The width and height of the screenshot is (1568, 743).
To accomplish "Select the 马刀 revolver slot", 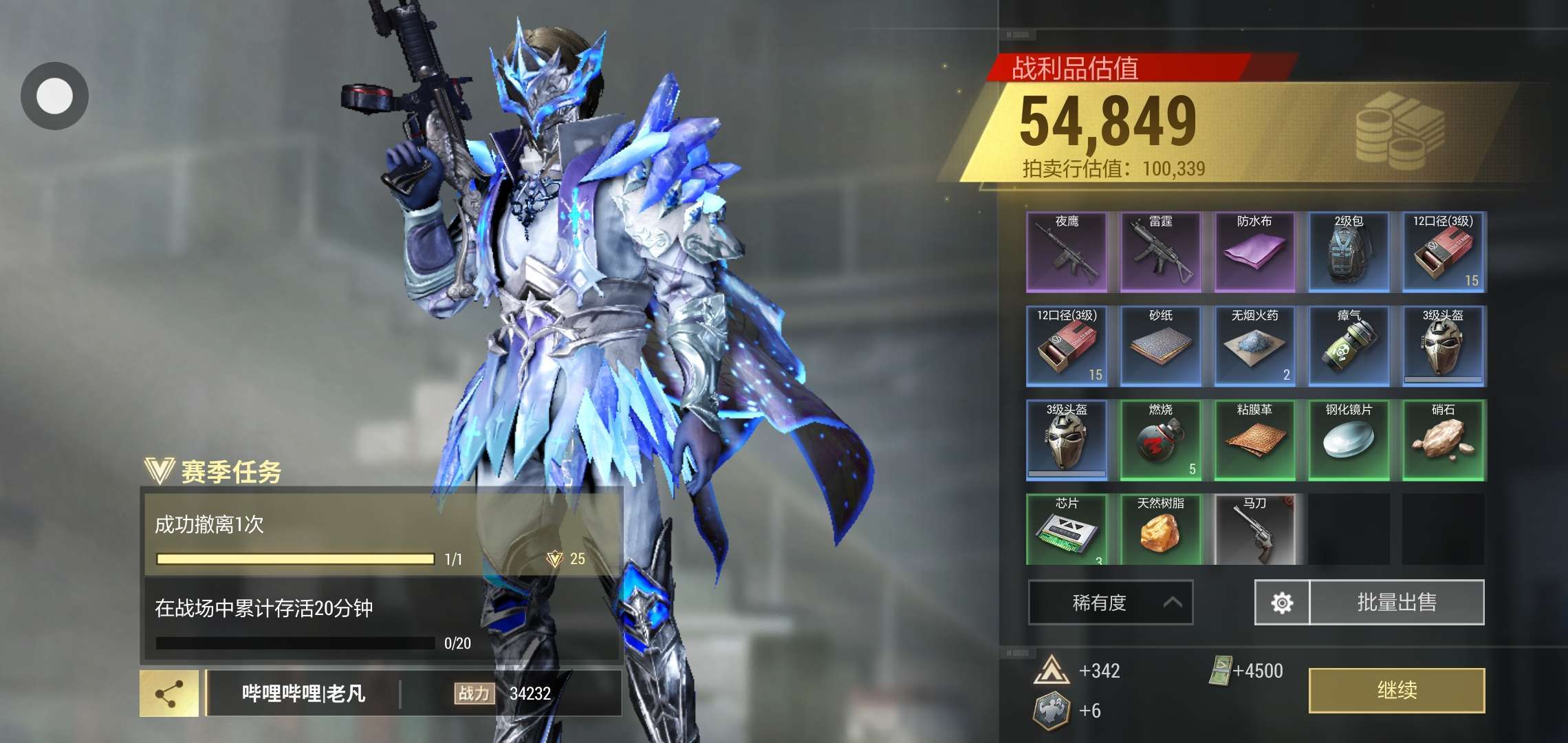I will (x=1254, y=530).
